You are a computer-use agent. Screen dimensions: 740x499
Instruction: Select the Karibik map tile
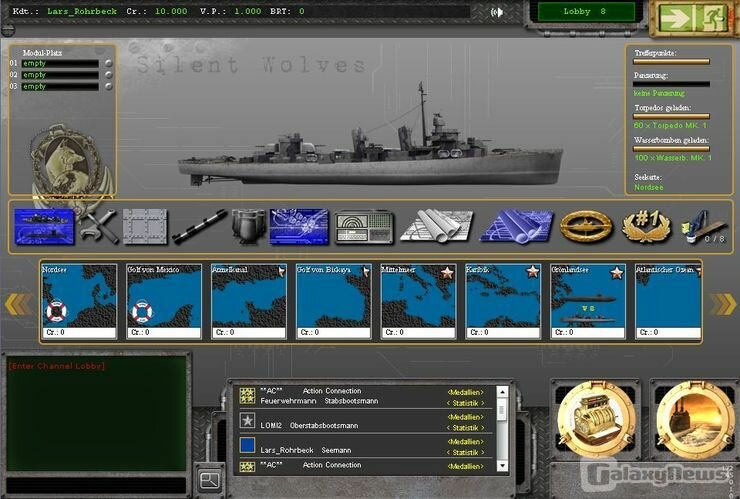coord(502,300)
